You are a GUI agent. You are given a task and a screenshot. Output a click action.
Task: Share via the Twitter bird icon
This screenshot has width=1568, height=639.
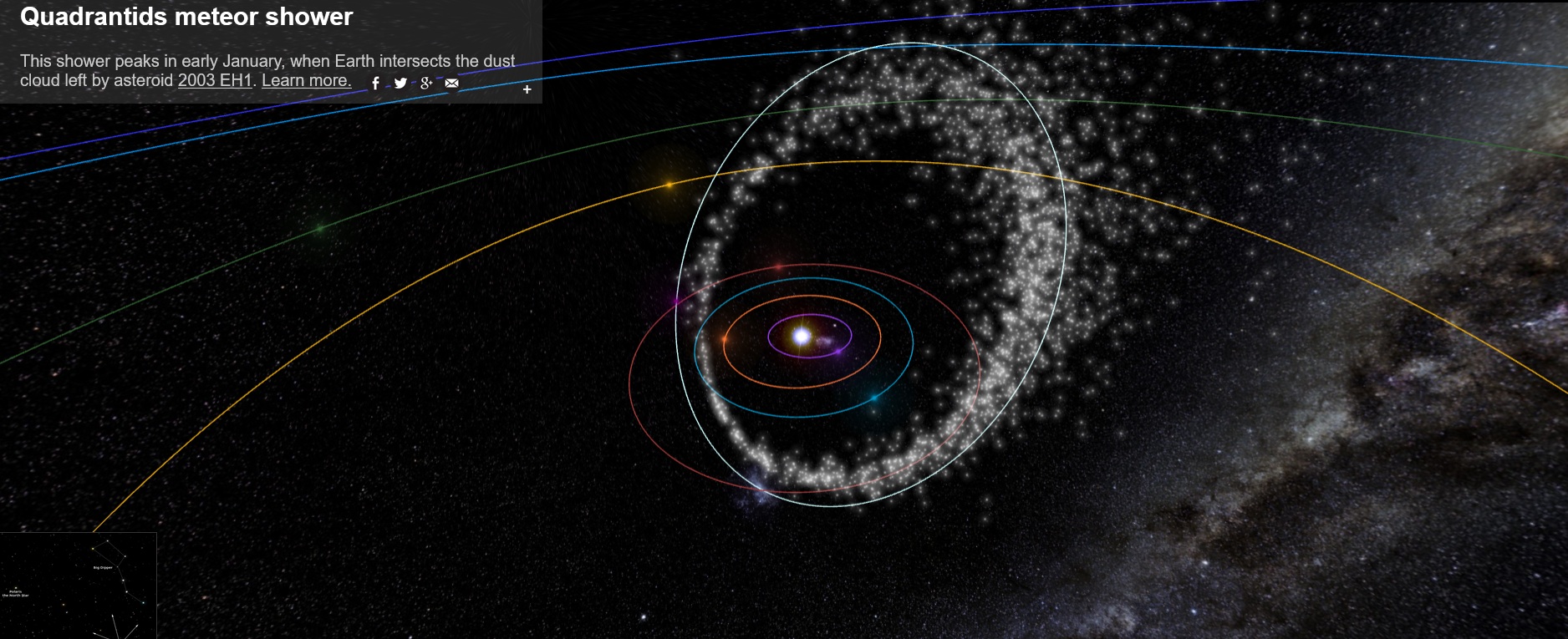pyautogui.click(x=401, y=84)
